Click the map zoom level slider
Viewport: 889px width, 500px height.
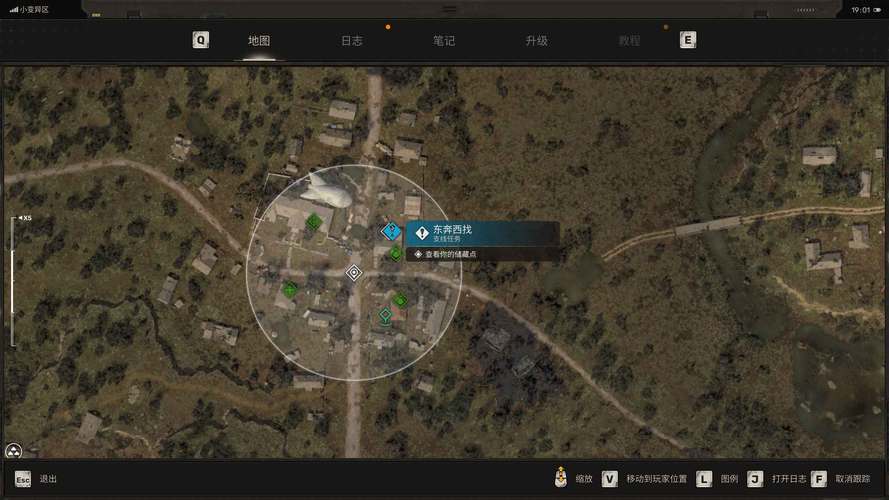click(x=13, y=281)
